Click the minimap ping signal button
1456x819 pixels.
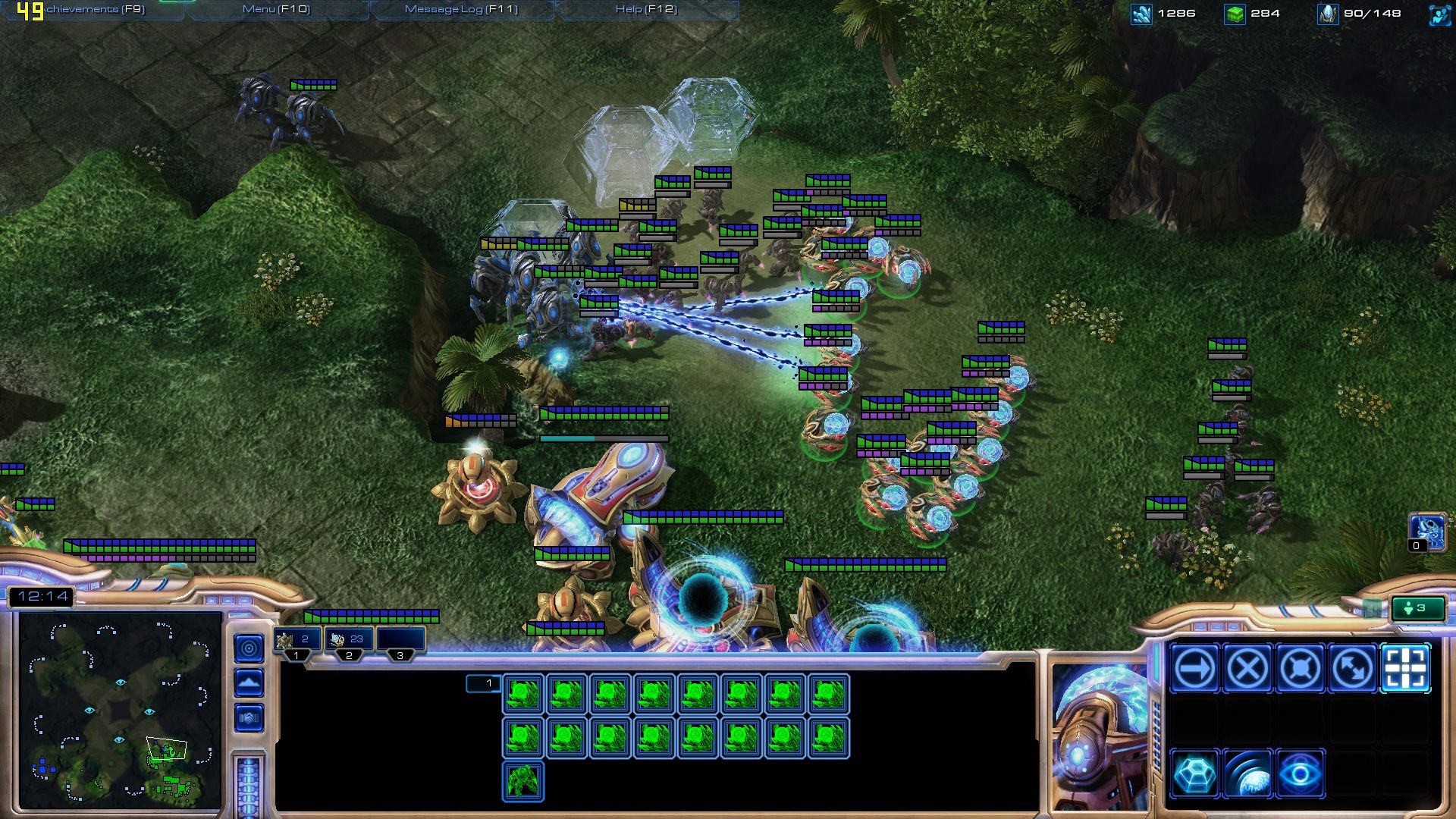(249, 648)
